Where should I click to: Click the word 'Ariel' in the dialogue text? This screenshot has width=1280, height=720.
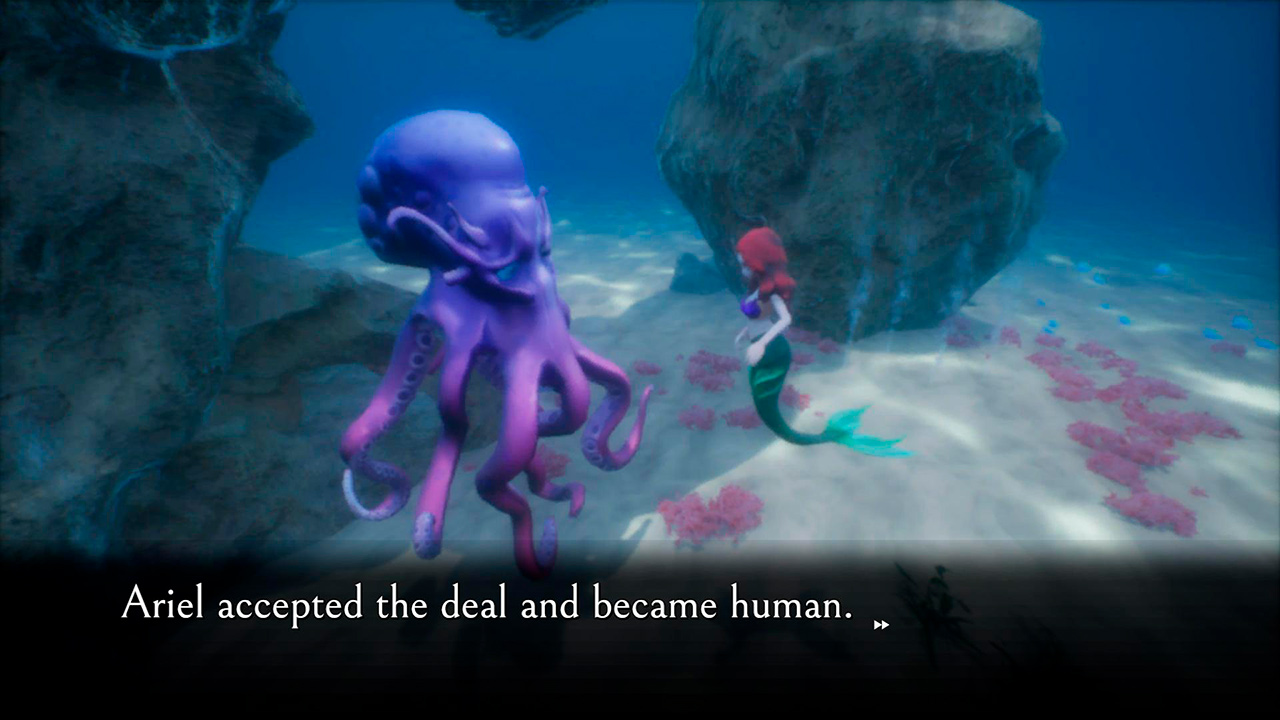coord(160,604)
